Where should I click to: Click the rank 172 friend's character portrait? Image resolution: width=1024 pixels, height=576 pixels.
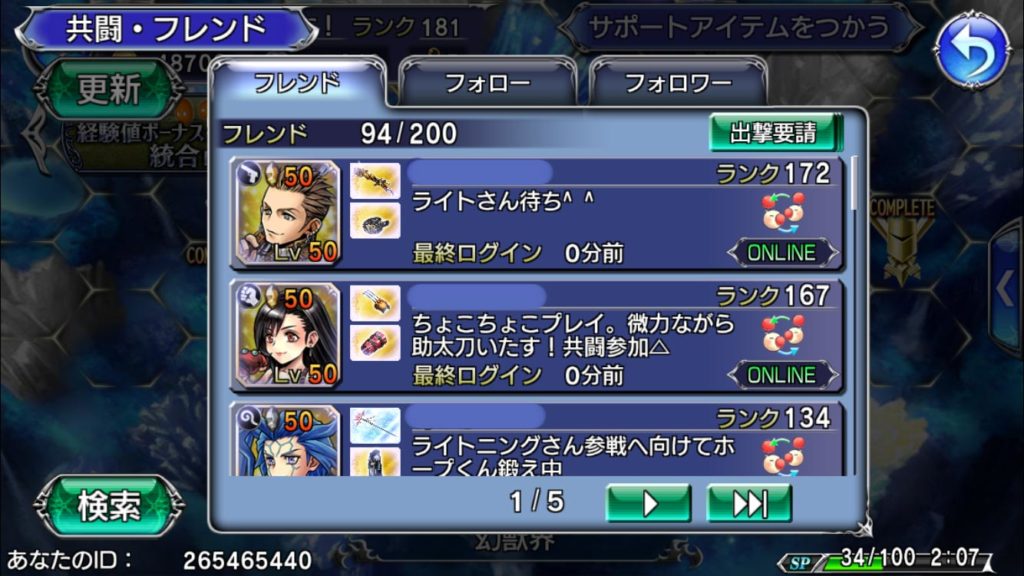(287, 213)
